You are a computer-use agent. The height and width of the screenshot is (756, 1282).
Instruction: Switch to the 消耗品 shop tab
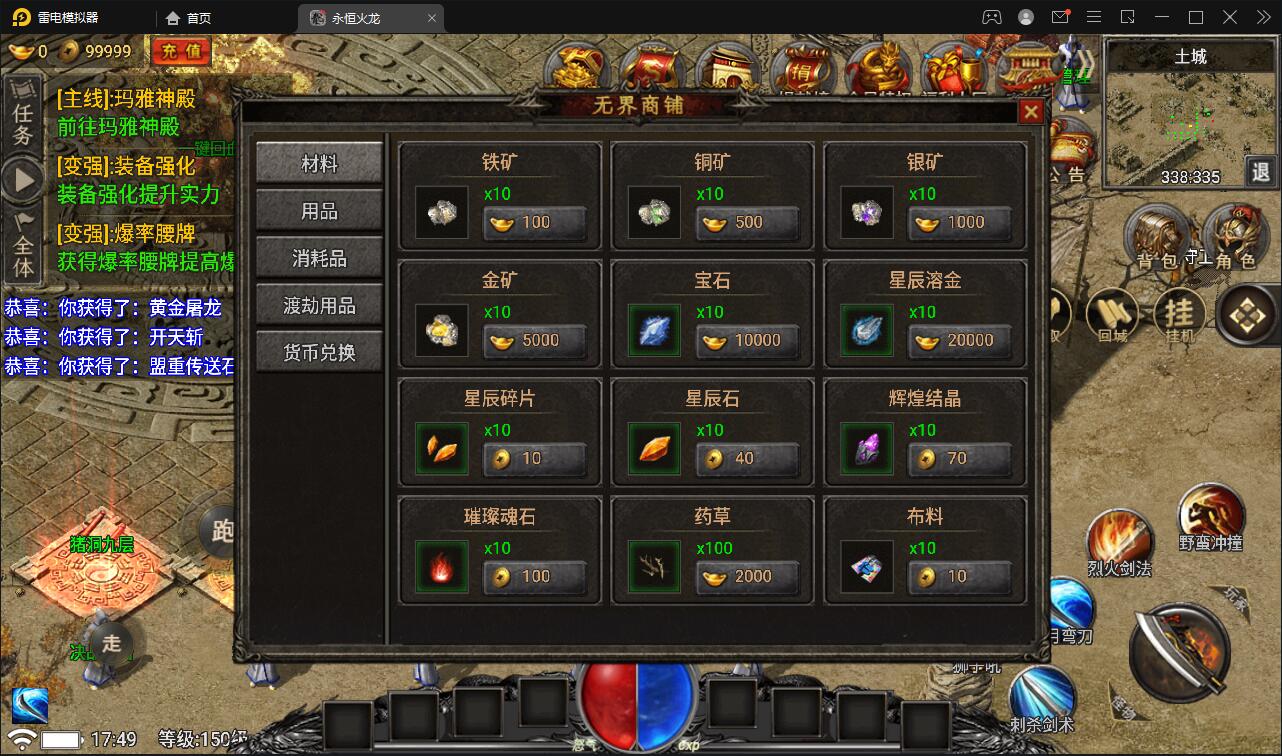pos(318,257)
